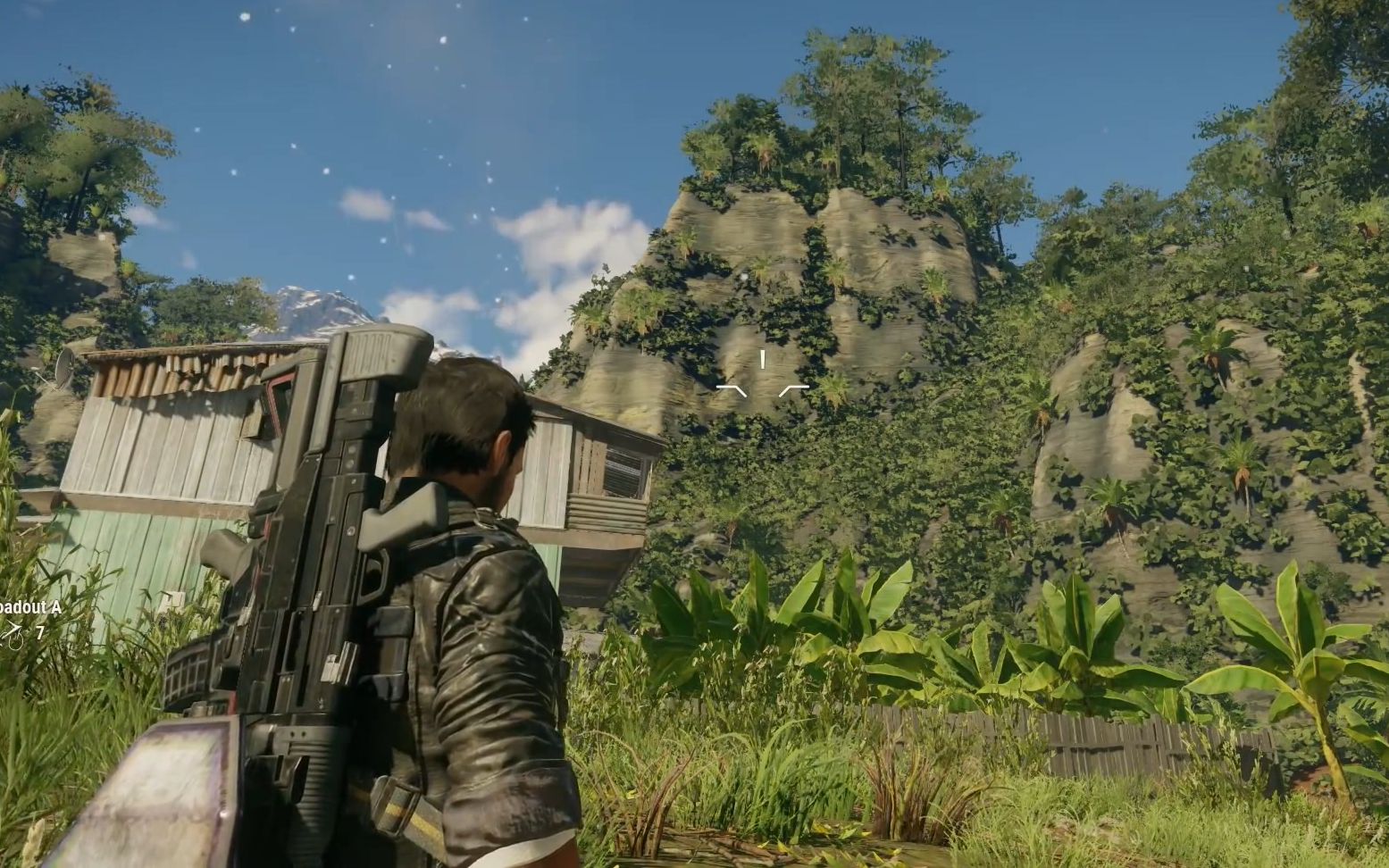Select the Loadout A grapple label
Image resolution: width=1389 pixels, height=868 pixels.
(x=30, y=607)
